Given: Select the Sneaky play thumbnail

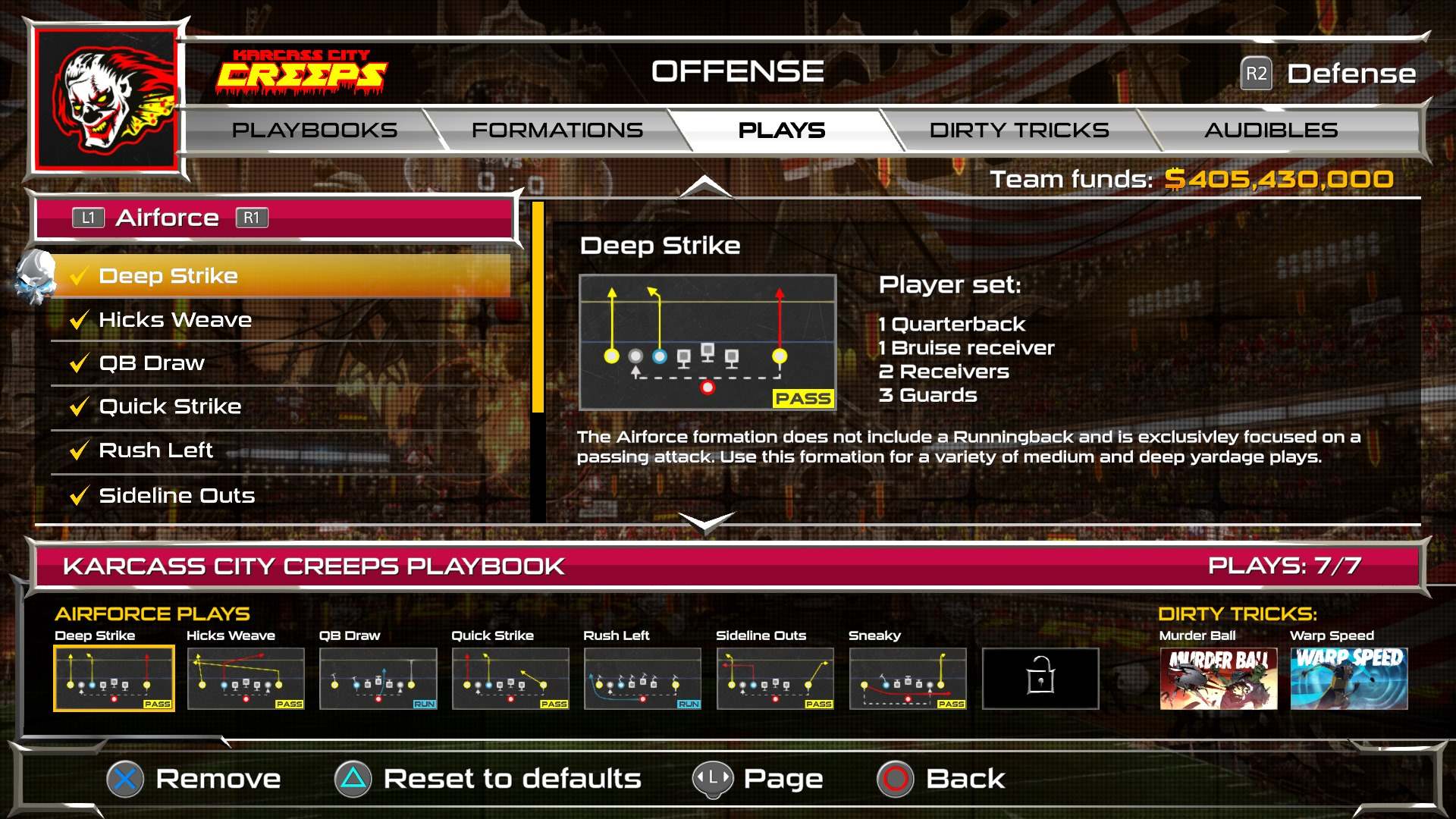Looking at the screenshot, I should [x=907, y=679].
